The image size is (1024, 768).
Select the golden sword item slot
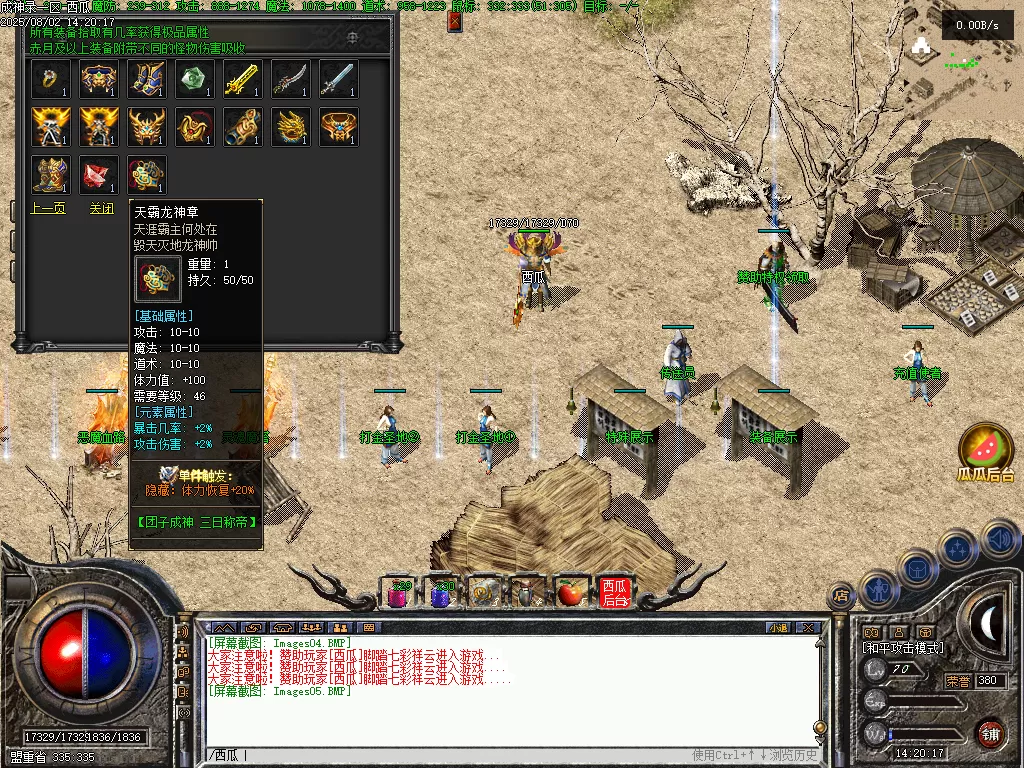coord(243,79)
